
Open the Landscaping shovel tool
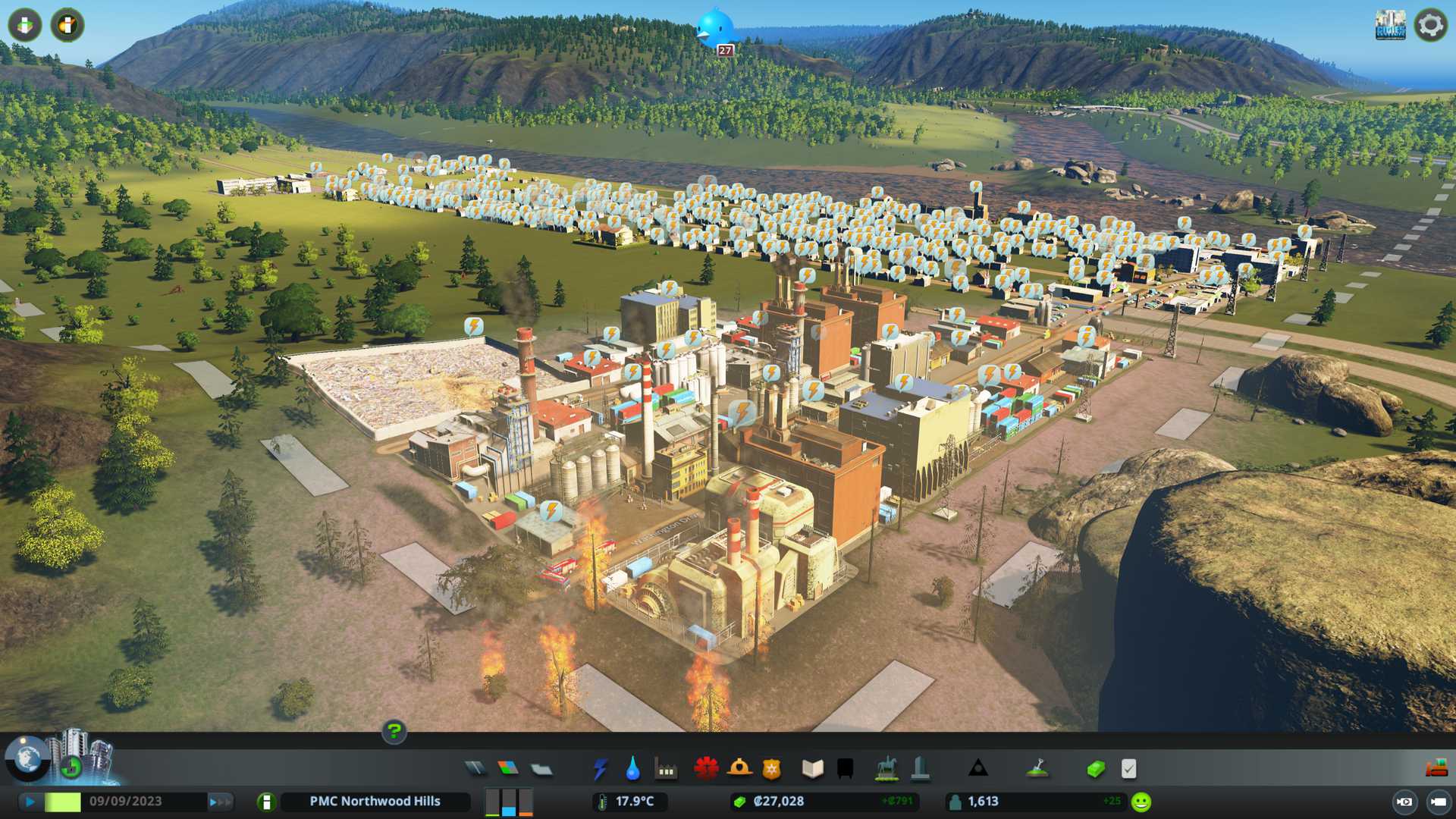pos(1037,769)
